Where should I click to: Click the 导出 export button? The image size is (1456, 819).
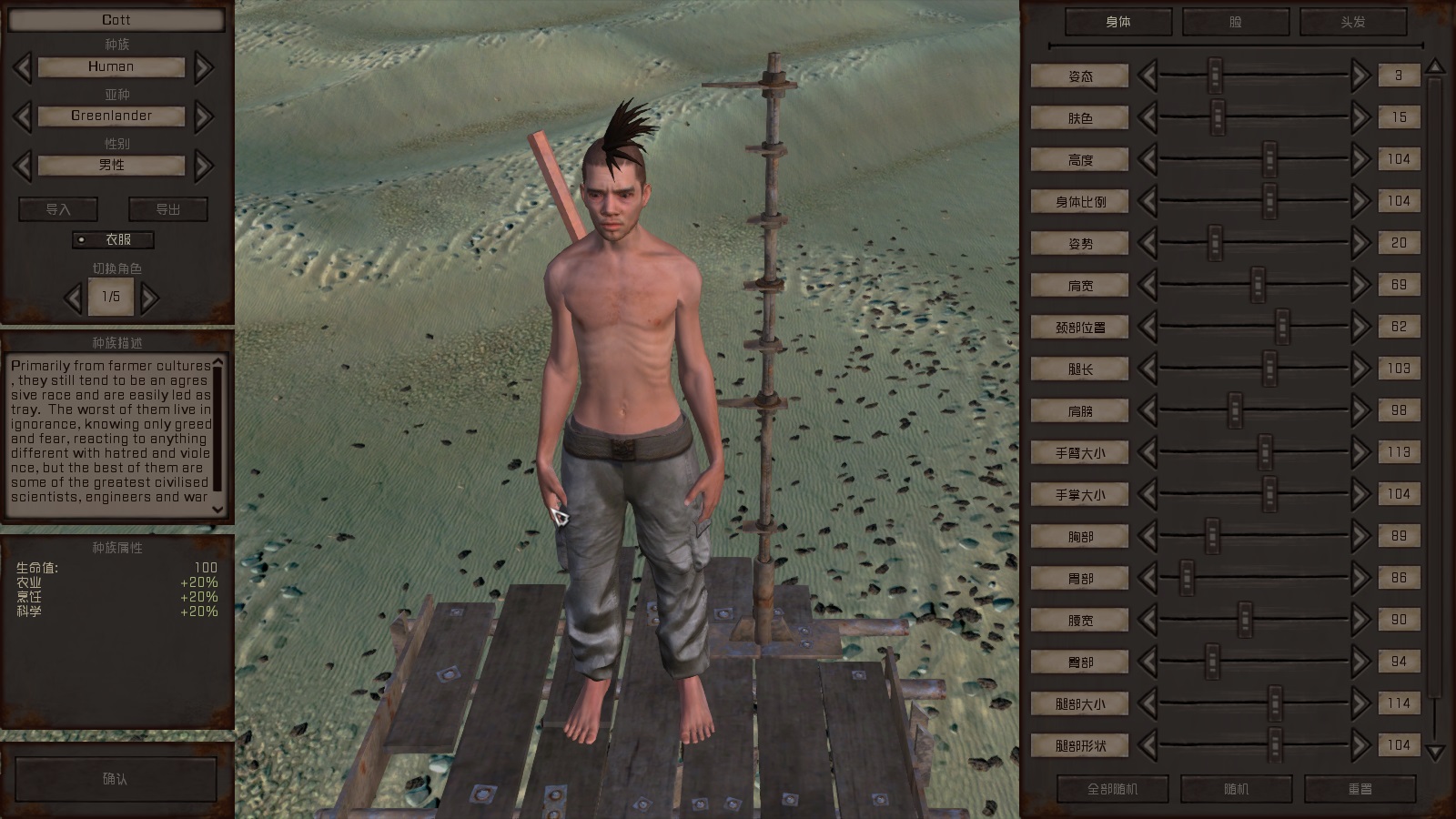click(x=168, y=209)
